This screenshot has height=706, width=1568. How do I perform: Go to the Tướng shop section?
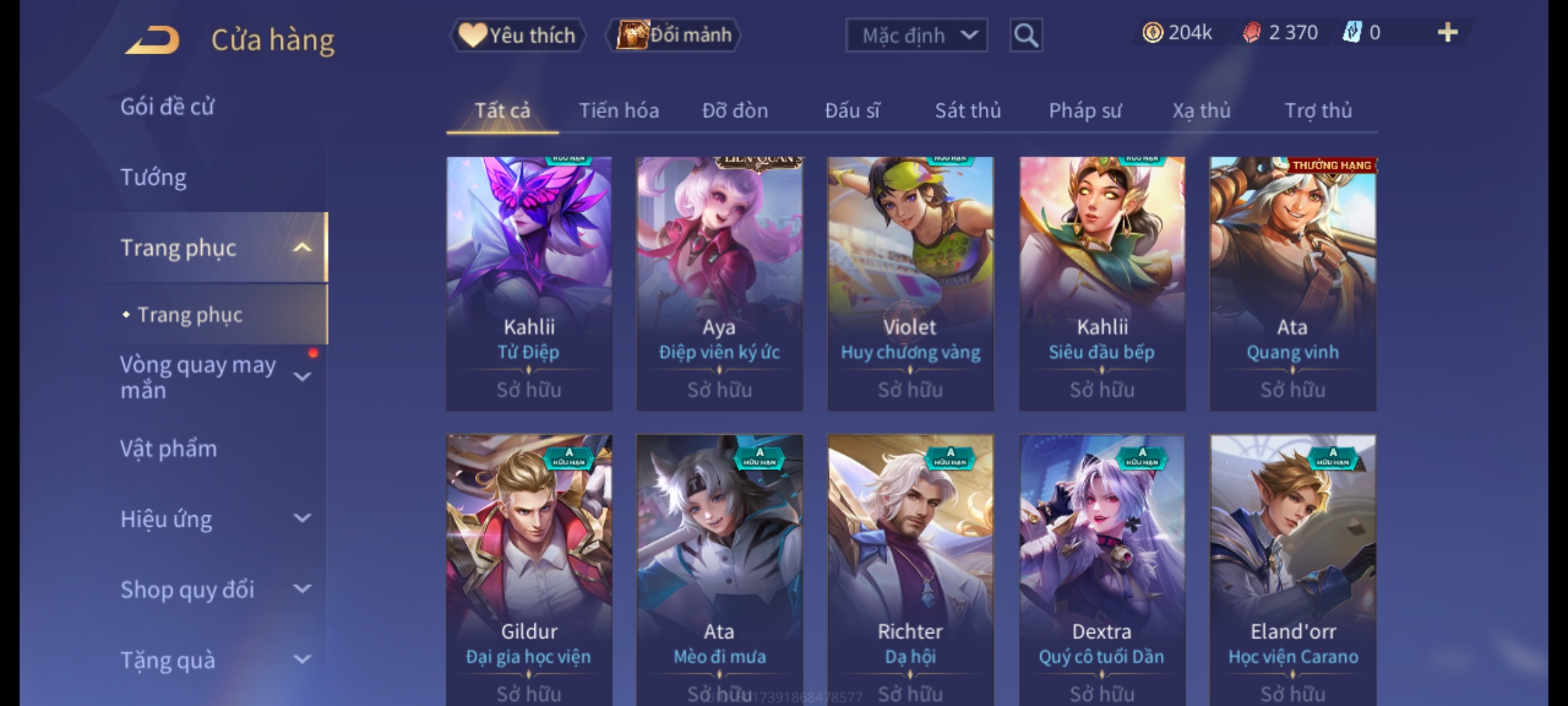(x=154, y=177)
